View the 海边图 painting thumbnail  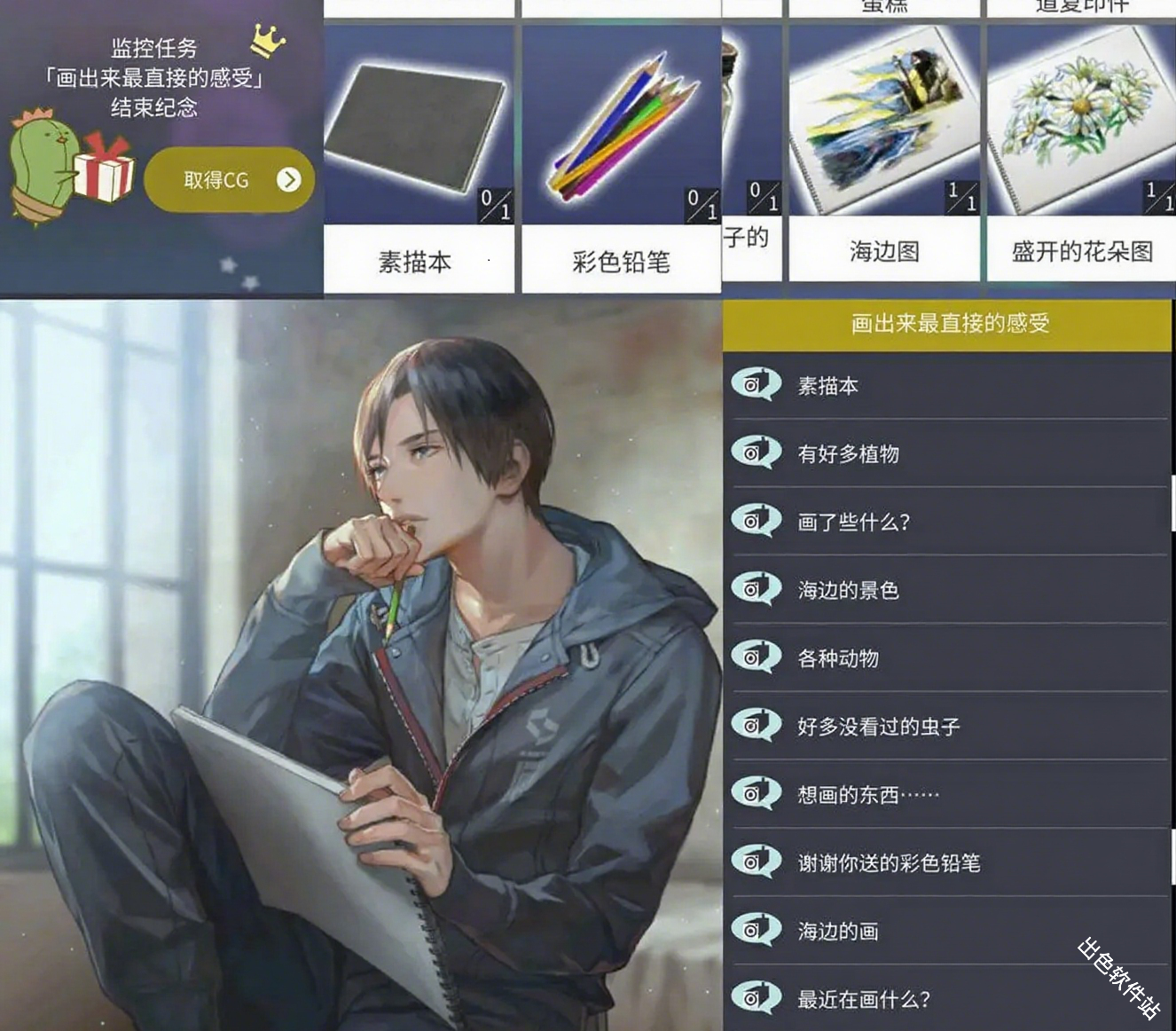pyautogui.click(x=882, y=115)
